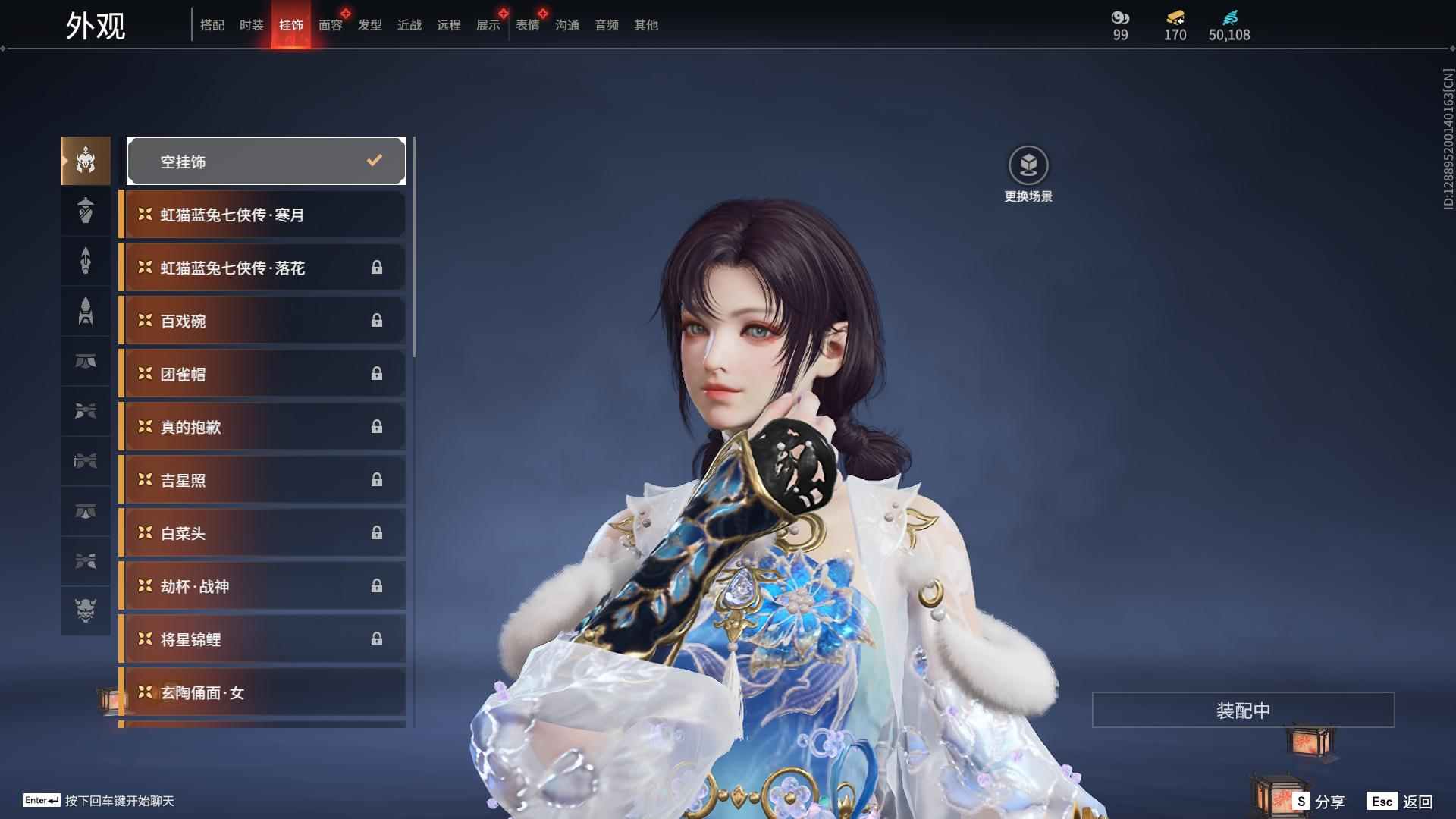Choose the 劫杯·战神 accessory
This screenshot has width=1456, height=819.
(x=262, y=586)
